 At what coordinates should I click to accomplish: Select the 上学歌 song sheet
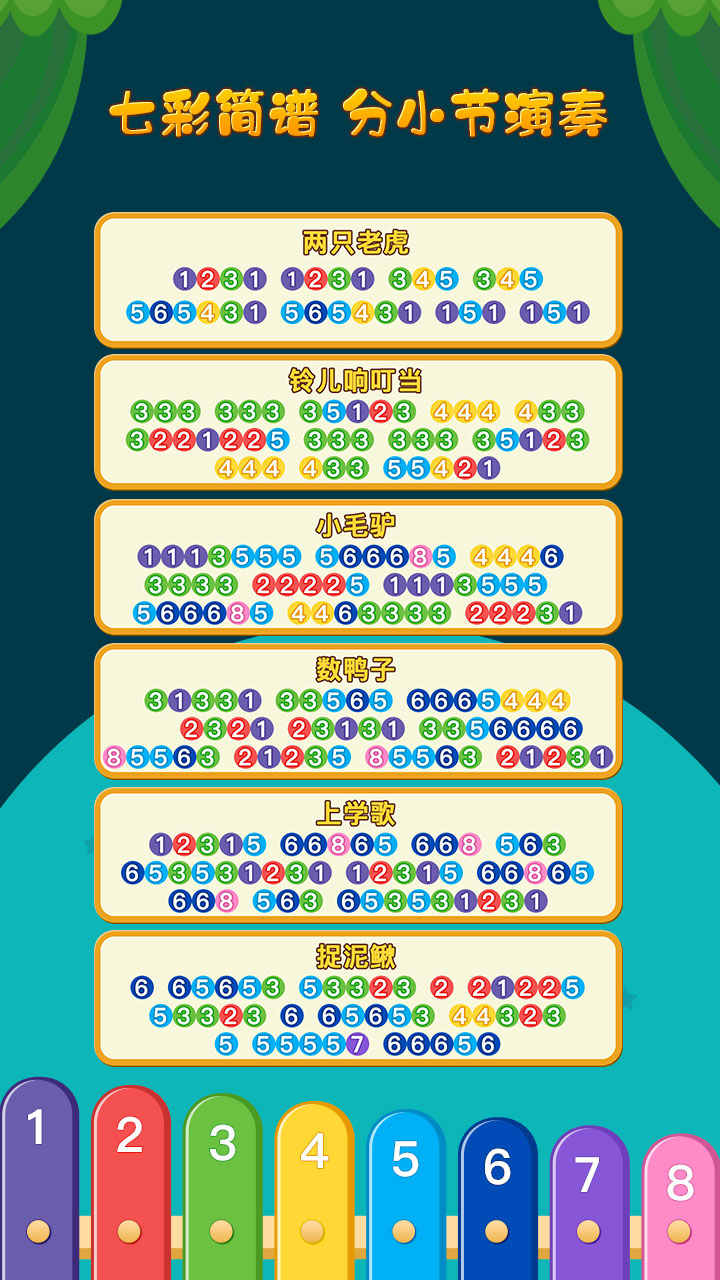pos(358,855)
